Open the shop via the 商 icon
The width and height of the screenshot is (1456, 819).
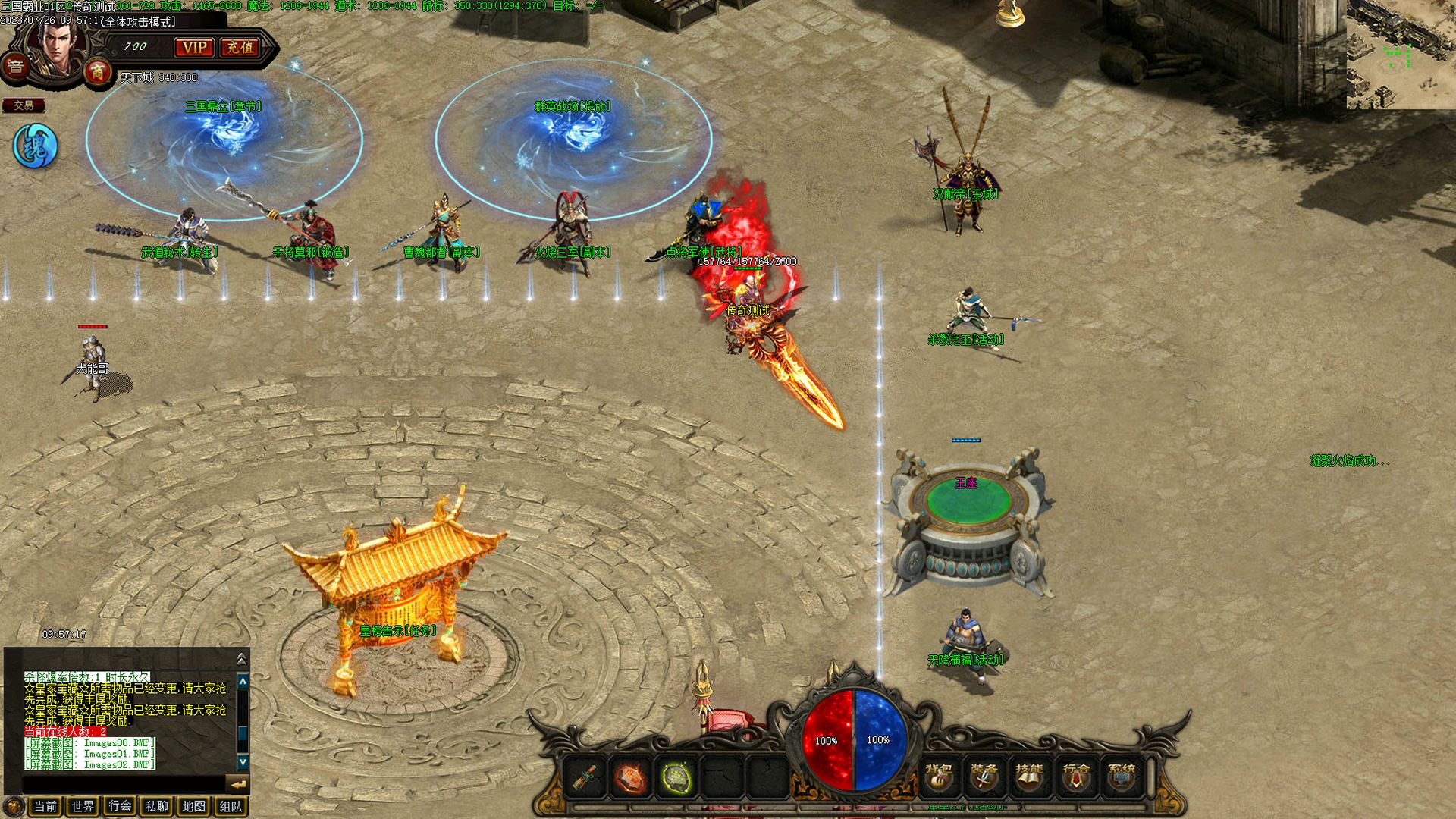[x=97, y=72]
